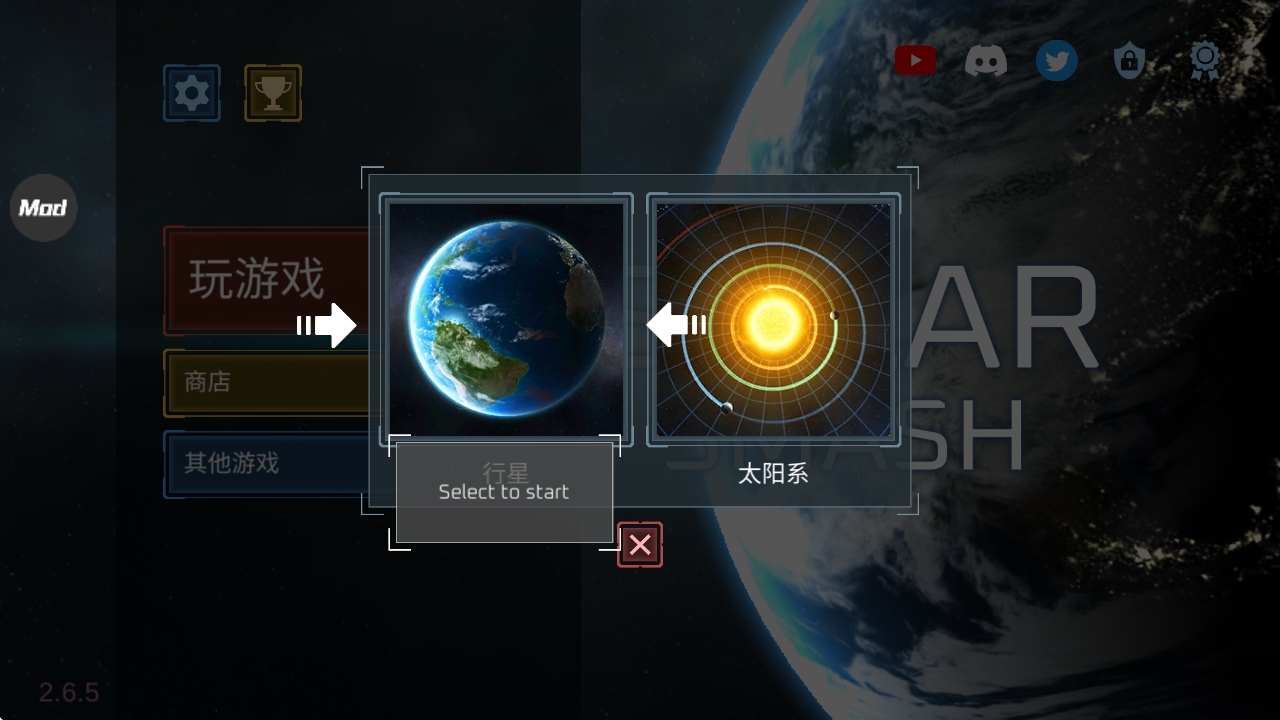Screen dimensions: 1280x720
Task: Open the Mod menu icon
Action: coord(43,208)
